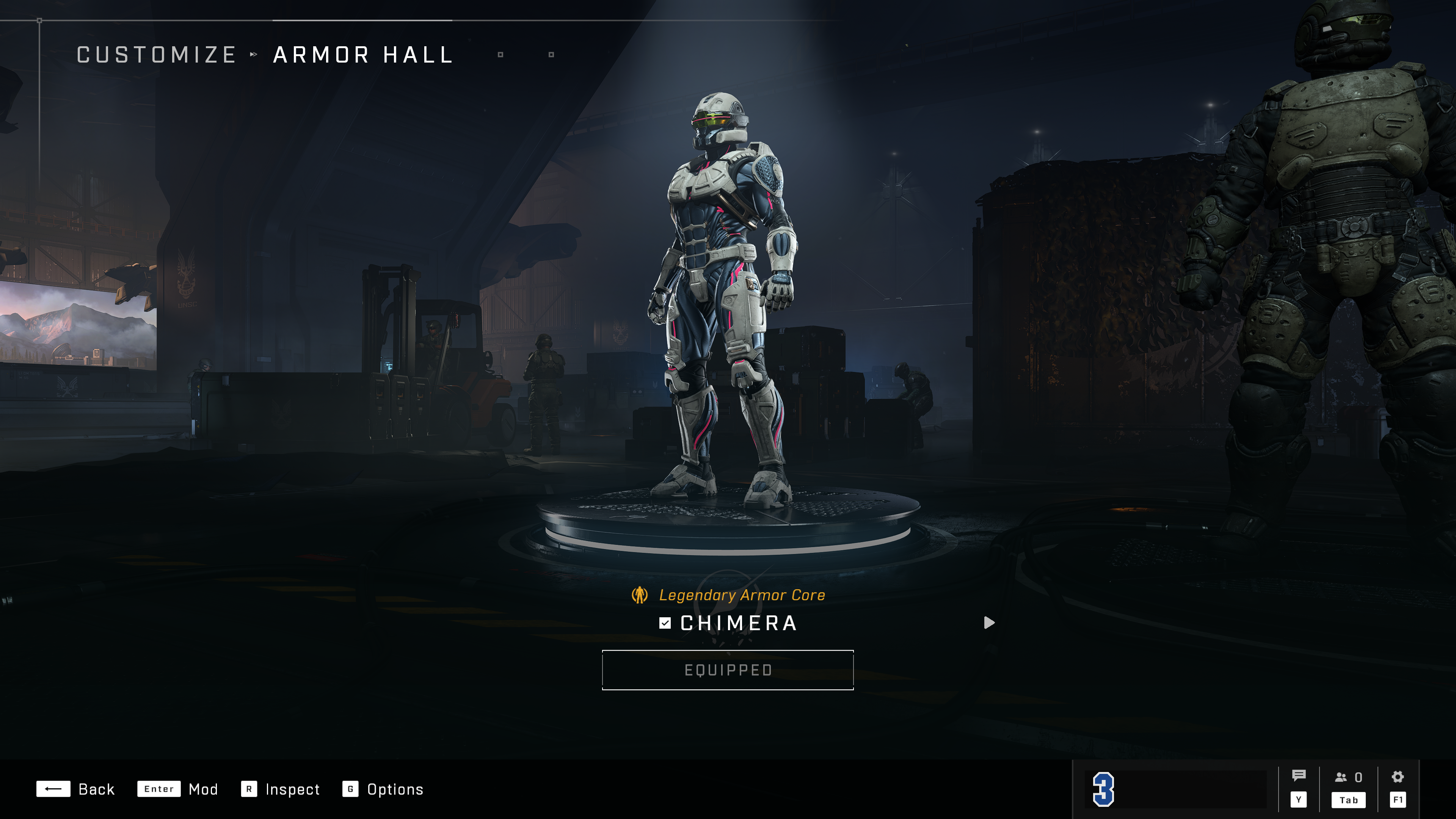Choose the Mod option for this armor

pyautogui.click(x=177, y=789)
